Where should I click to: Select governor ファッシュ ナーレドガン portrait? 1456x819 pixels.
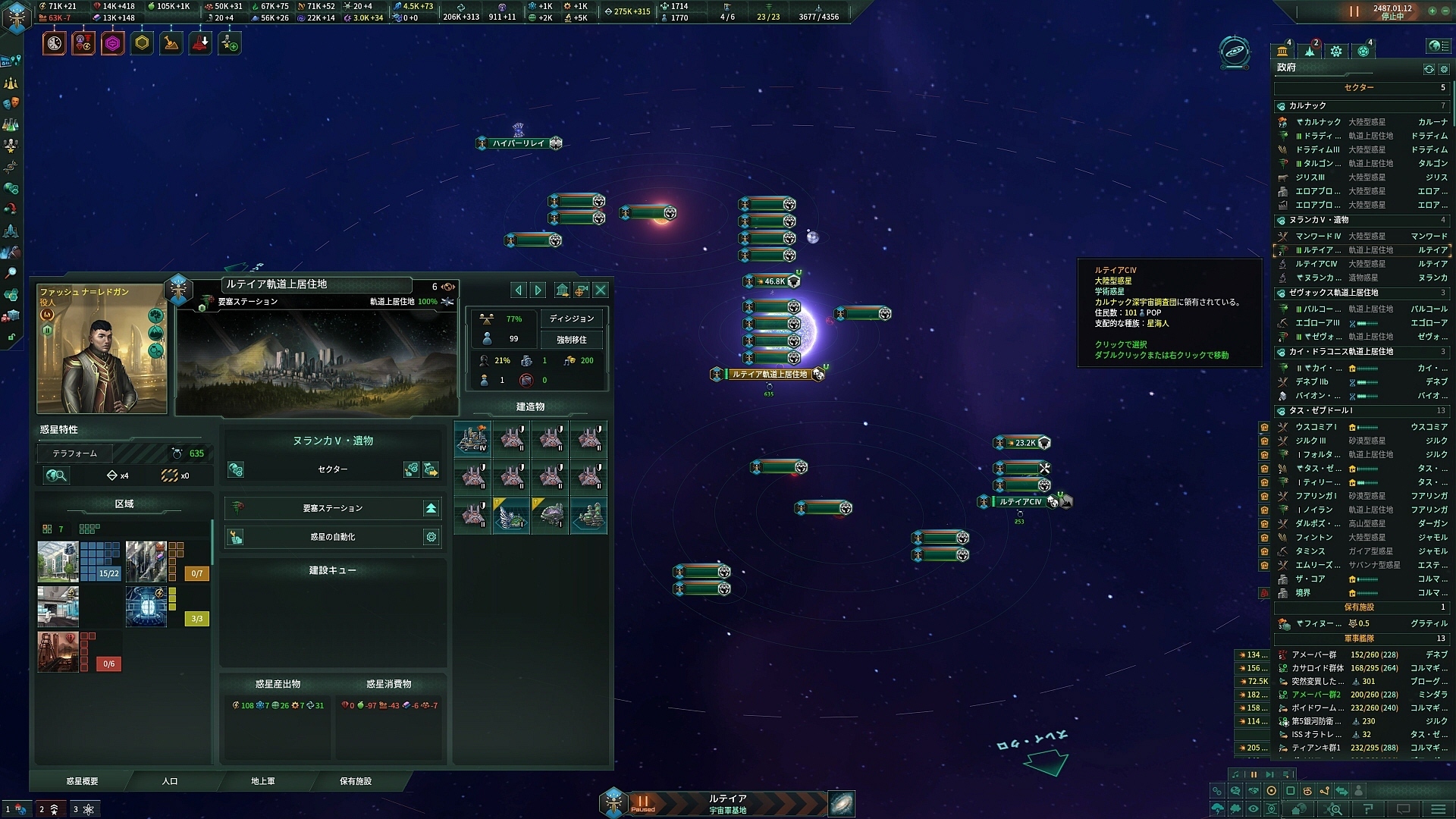click(102, 349)
